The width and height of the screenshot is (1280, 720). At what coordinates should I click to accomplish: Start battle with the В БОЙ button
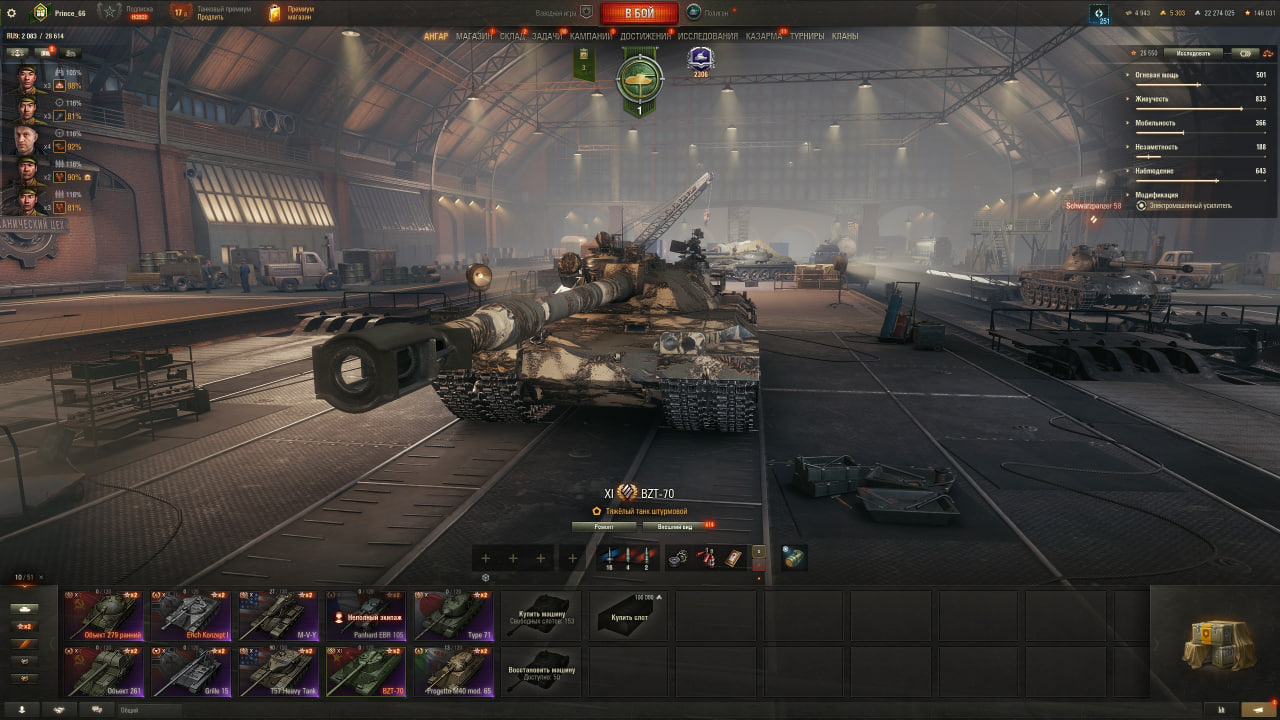tap(639, 13)
